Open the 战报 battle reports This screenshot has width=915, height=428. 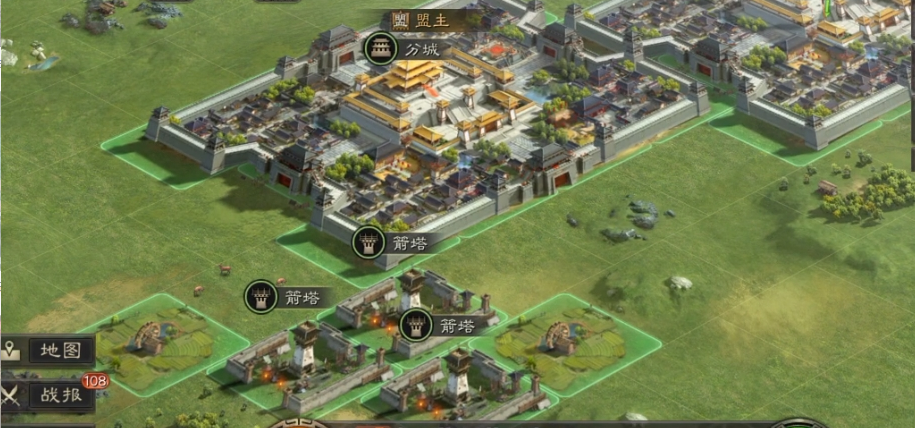coord(48,395)
